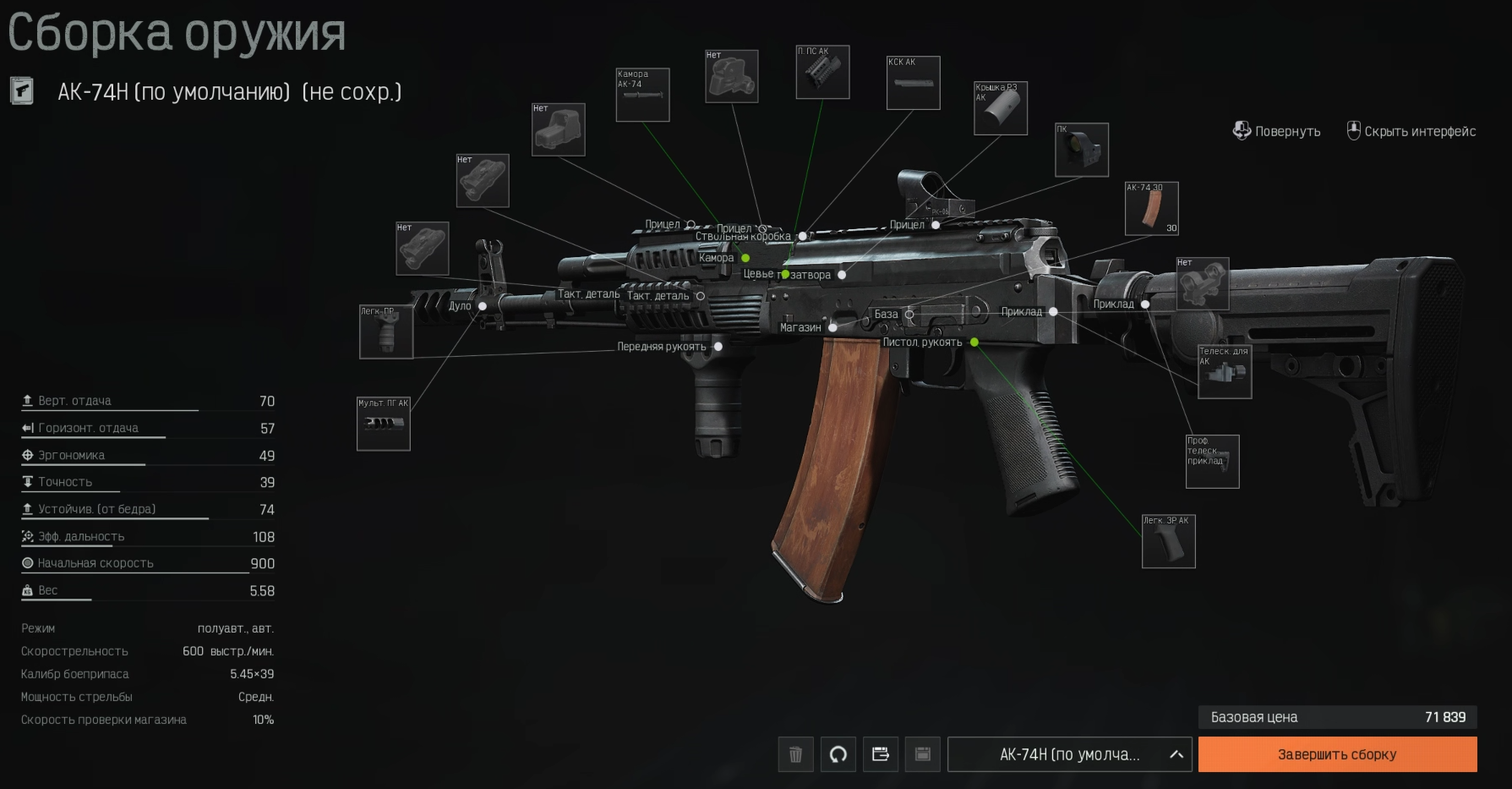Image resolution: width=1512 pixels, height=789 pixels.
Task: Open the АК-74Н preset dropdown
Action: [1069, 754]
